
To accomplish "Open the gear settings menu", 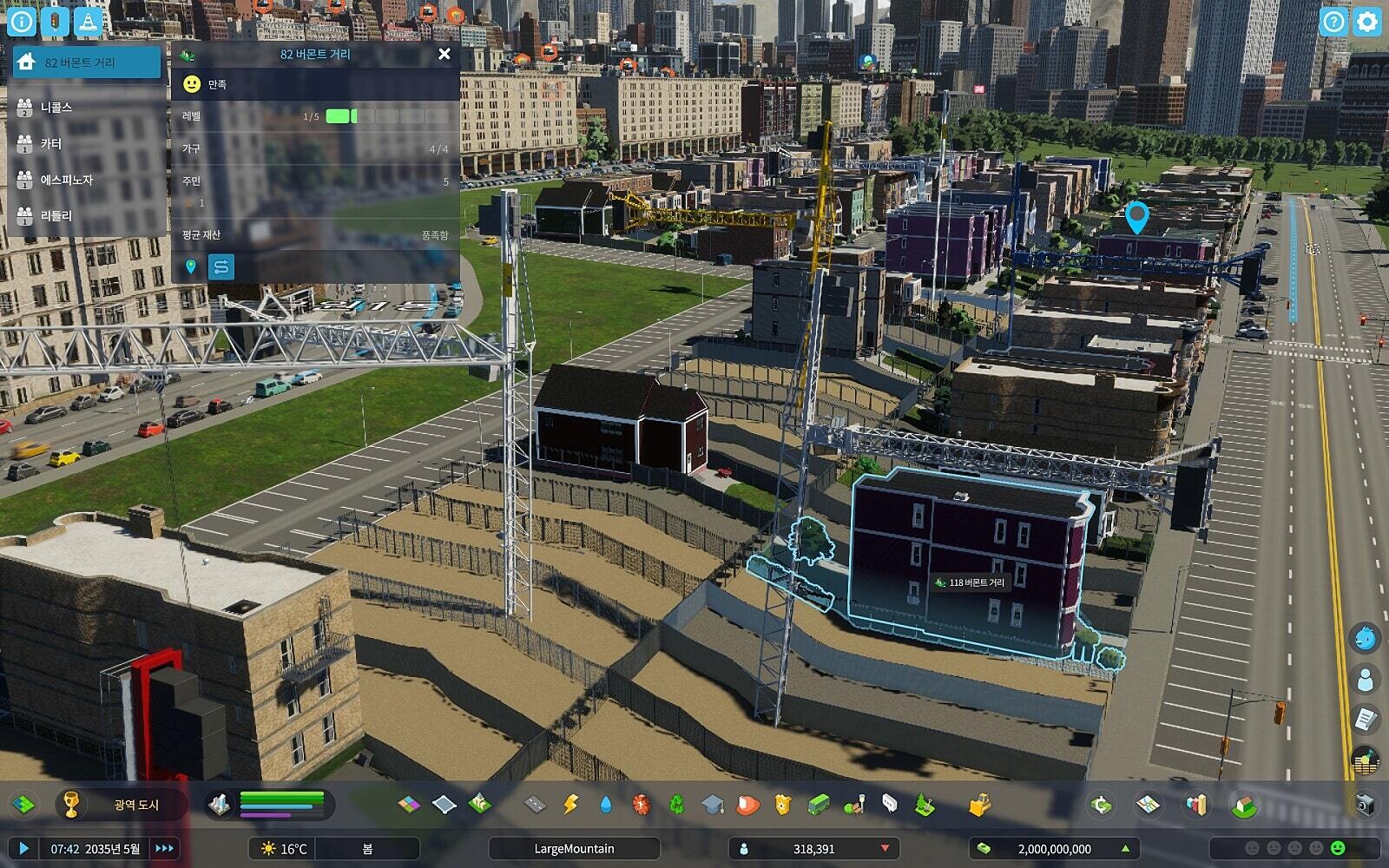I will click(1366, 22).
